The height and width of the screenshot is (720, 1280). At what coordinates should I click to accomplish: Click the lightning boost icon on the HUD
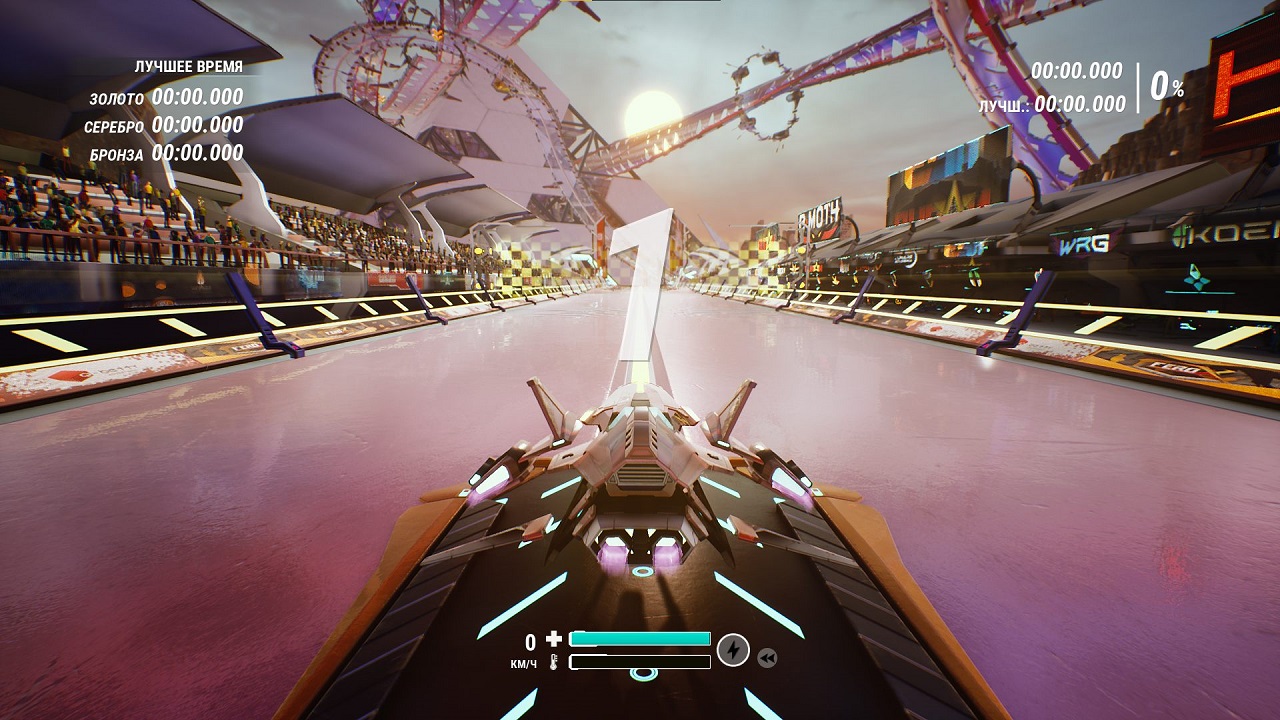tap(735, 650)
